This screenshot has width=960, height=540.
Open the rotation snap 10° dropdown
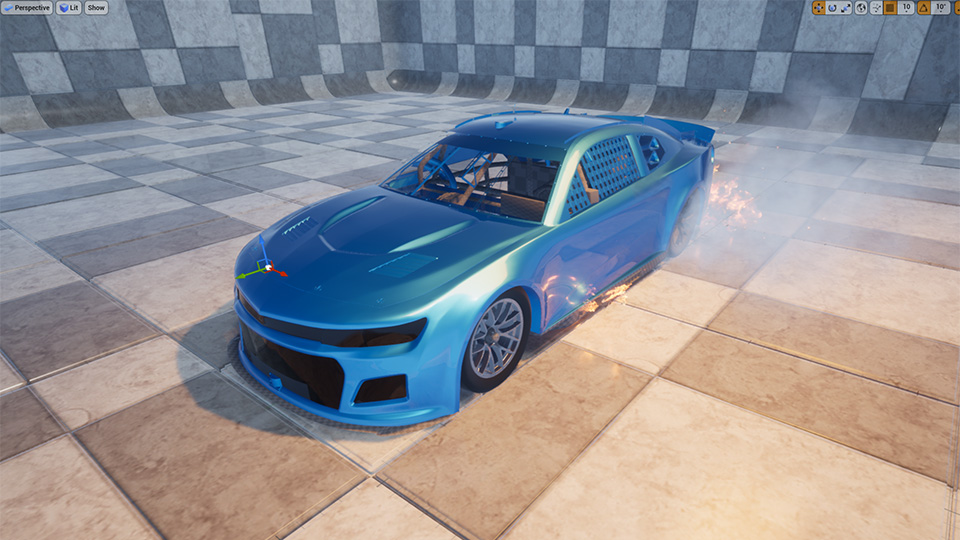941,8
